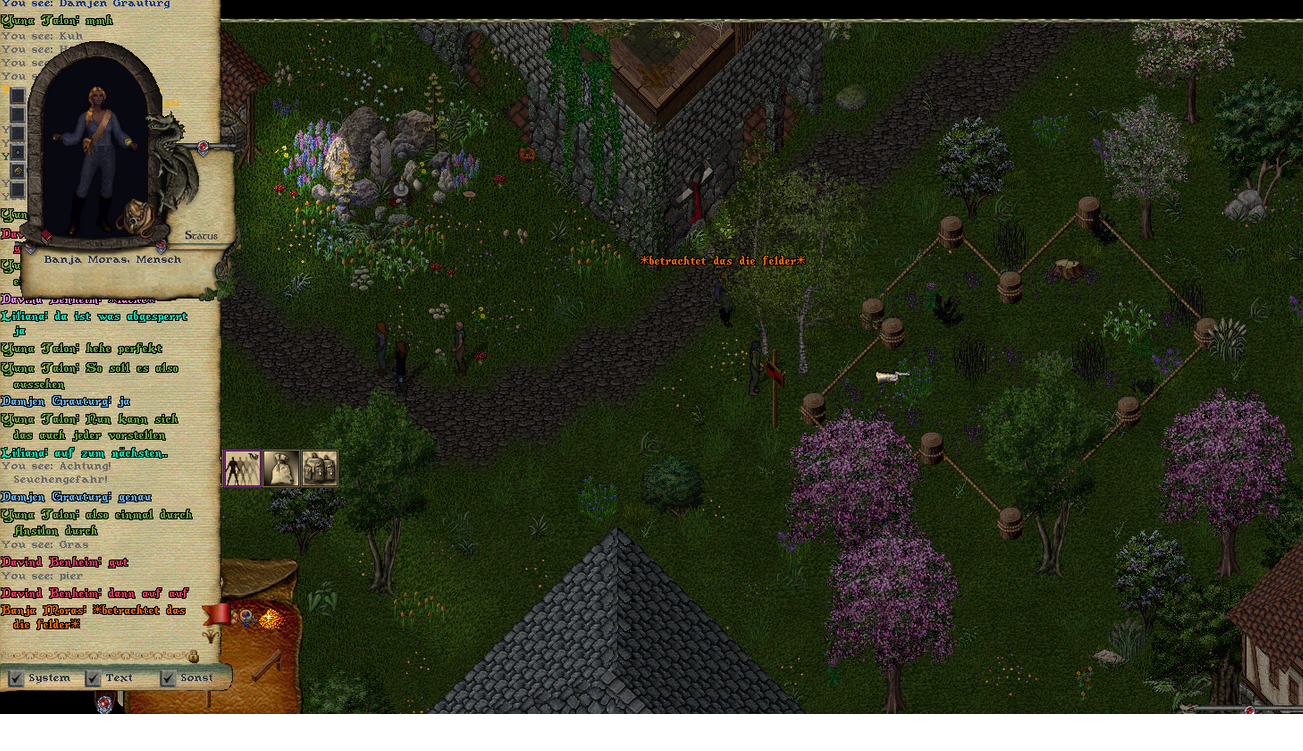Select the backpack hotbar icon

pyautogui.click(x=320, y=468)
